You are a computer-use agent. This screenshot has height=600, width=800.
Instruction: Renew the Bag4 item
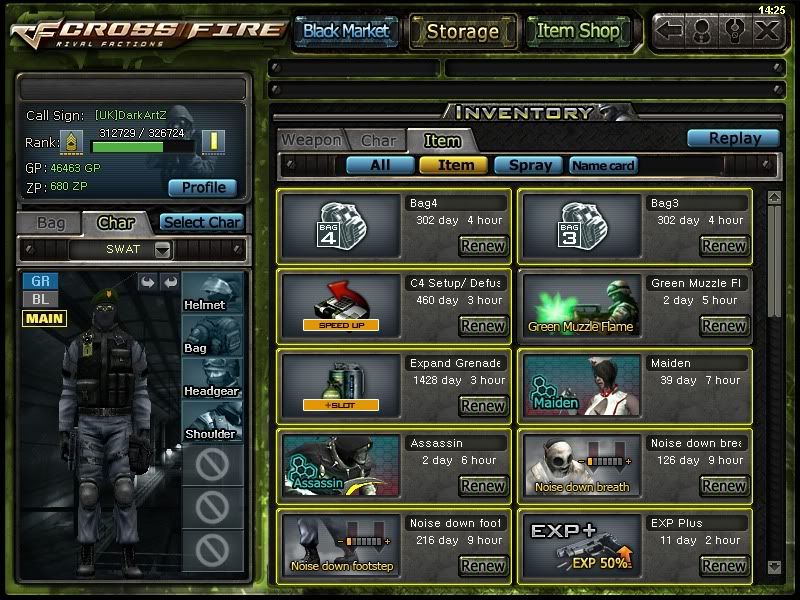tap(483, 245)
